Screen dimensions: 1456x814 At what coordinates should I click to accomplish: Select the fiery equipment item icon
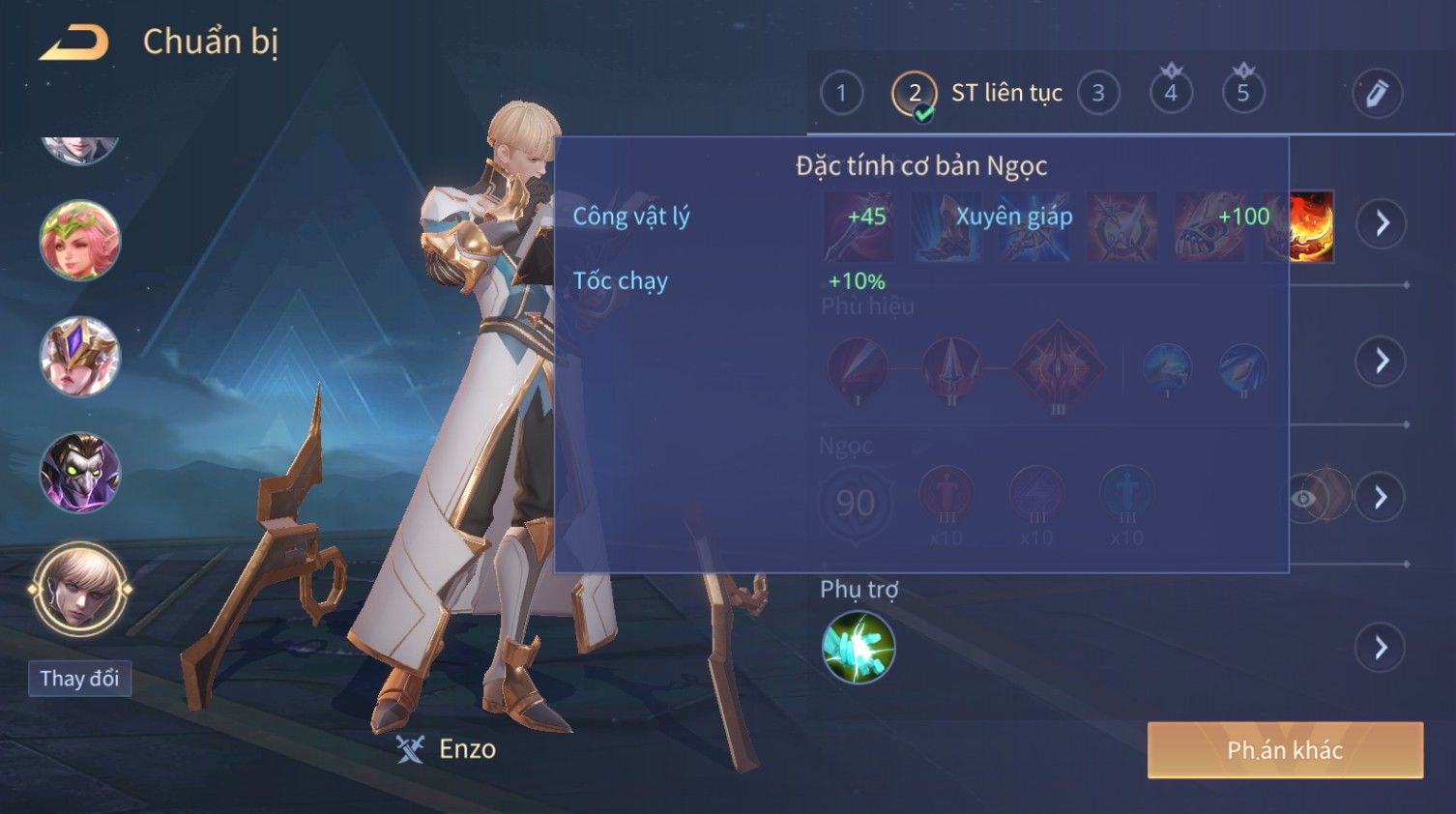coord(1311,227)
